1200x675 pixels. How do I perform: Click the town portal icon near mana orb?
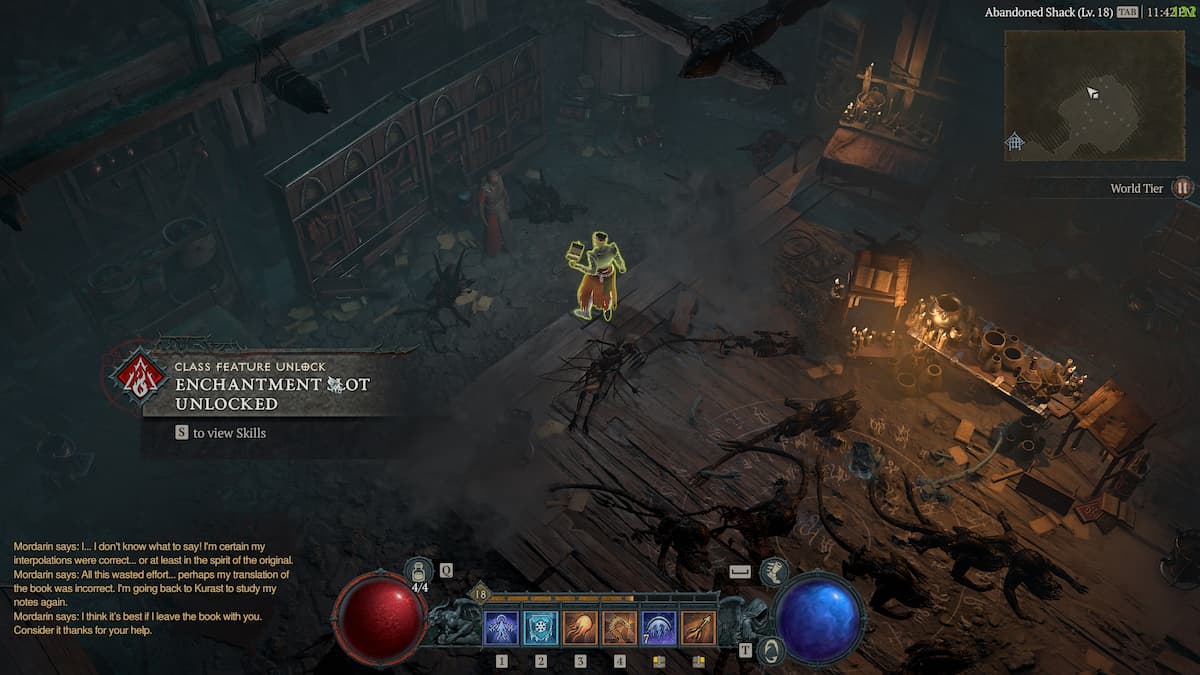[770, 651]
